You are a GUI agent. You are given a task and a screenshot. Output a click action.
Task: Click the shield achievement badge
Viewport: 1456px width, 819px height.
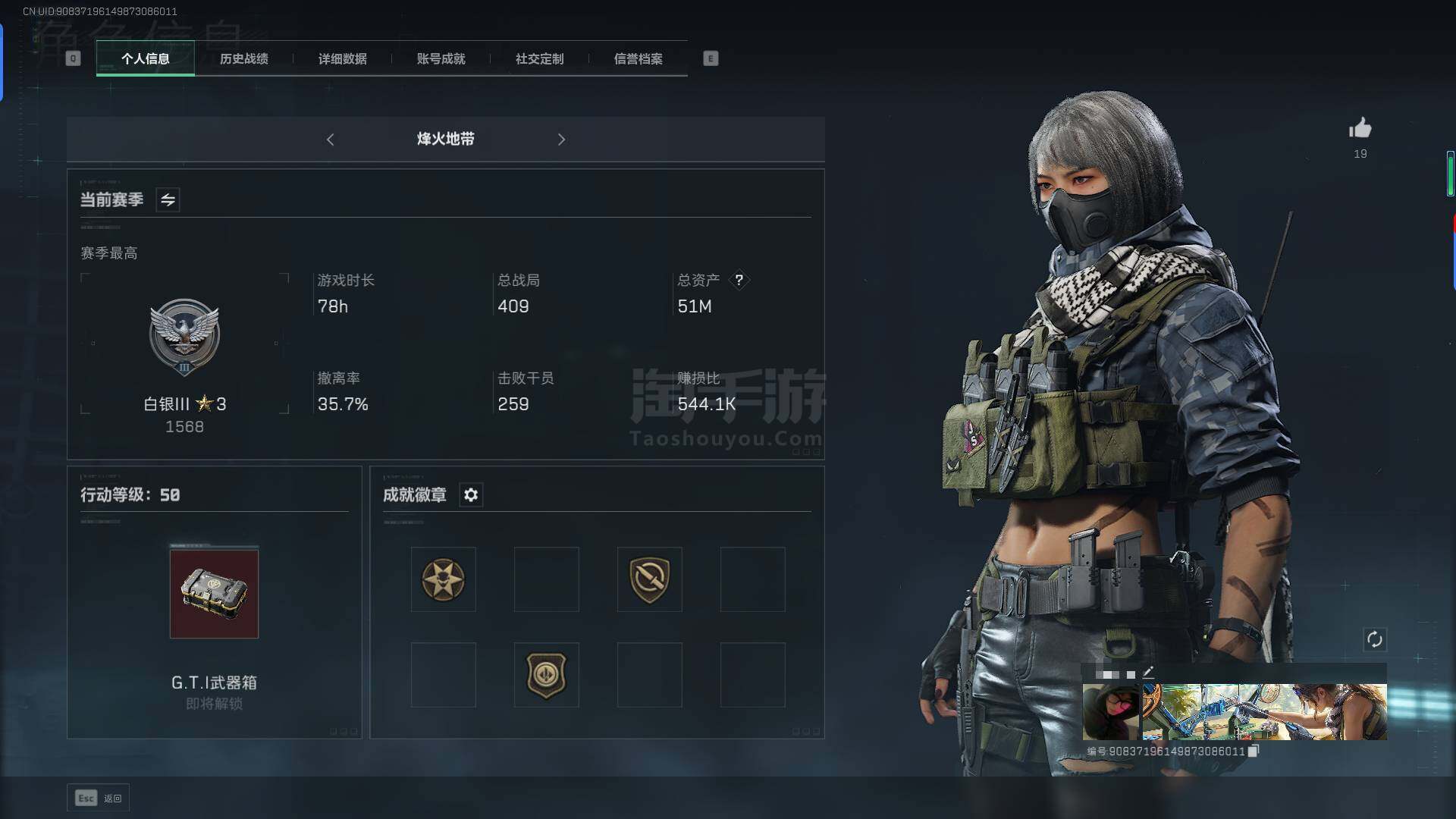pyautogui.click(x=650, y=579)
